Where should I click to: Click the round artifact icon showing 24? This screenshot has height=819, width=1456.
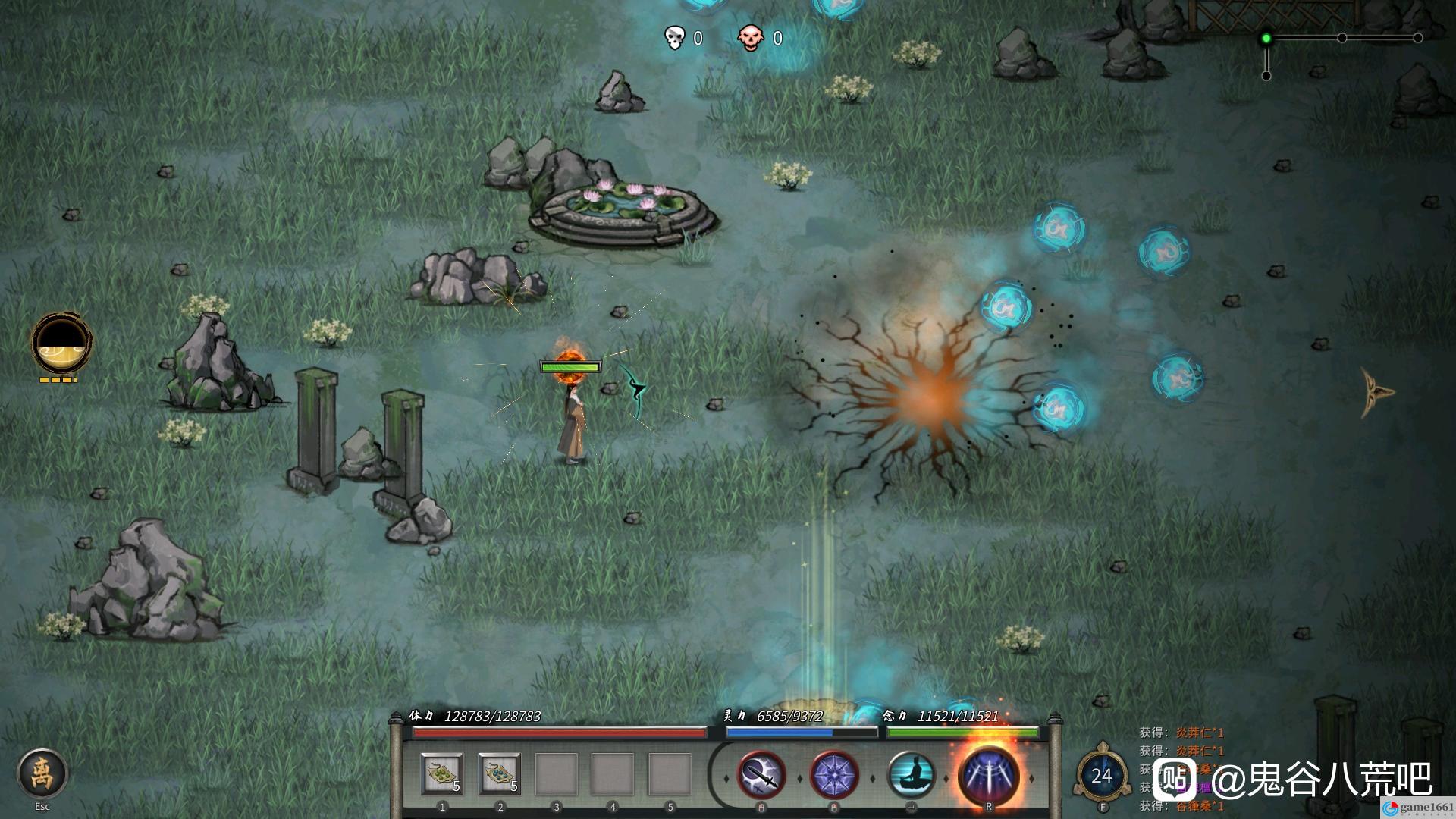(1101, 775)
